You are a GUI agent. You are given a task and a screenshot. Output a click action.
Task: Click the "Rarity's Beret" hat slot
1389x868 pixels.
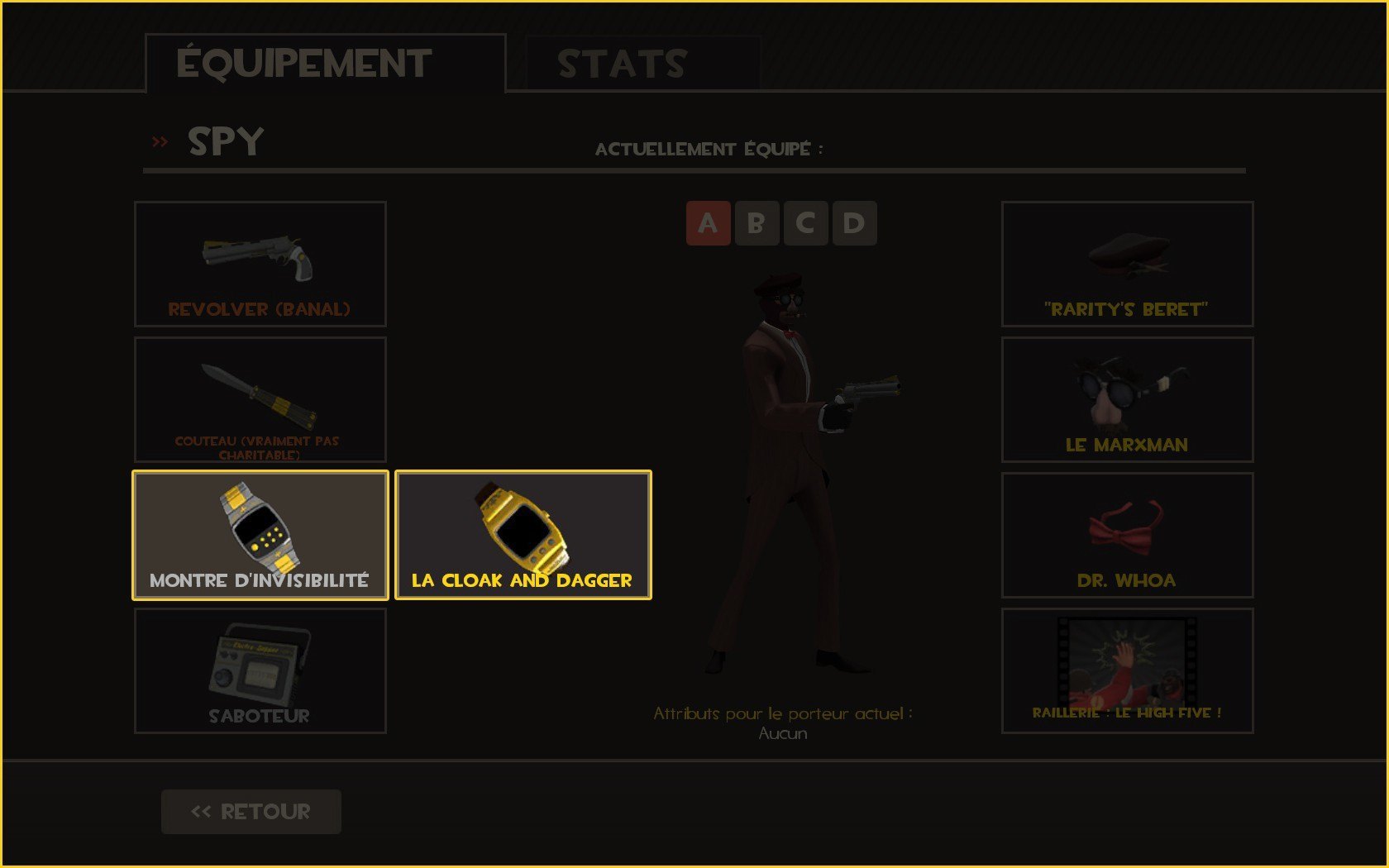click(1127, 264)
